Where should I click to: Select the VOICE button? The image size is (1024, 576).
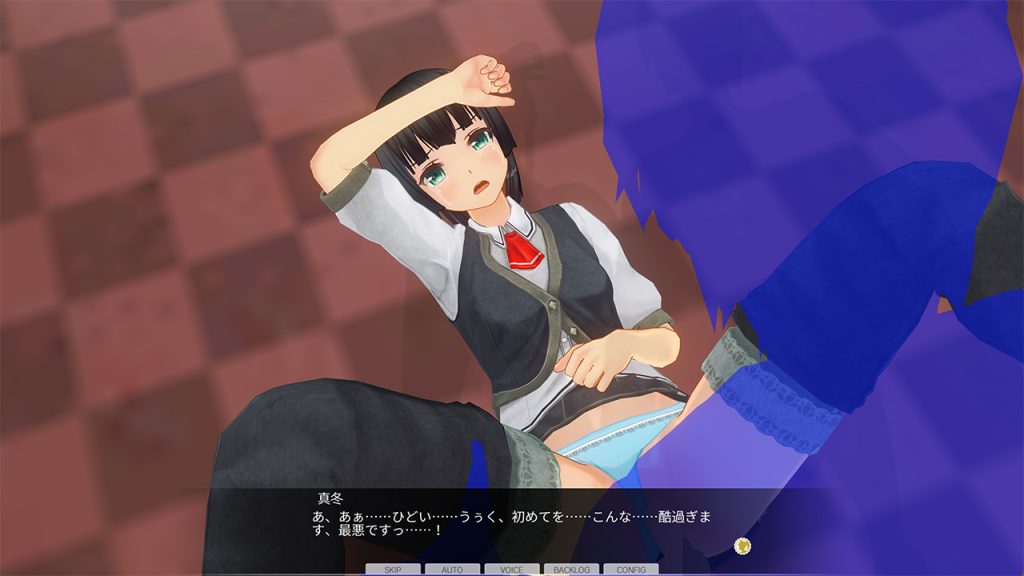point(511,570)
